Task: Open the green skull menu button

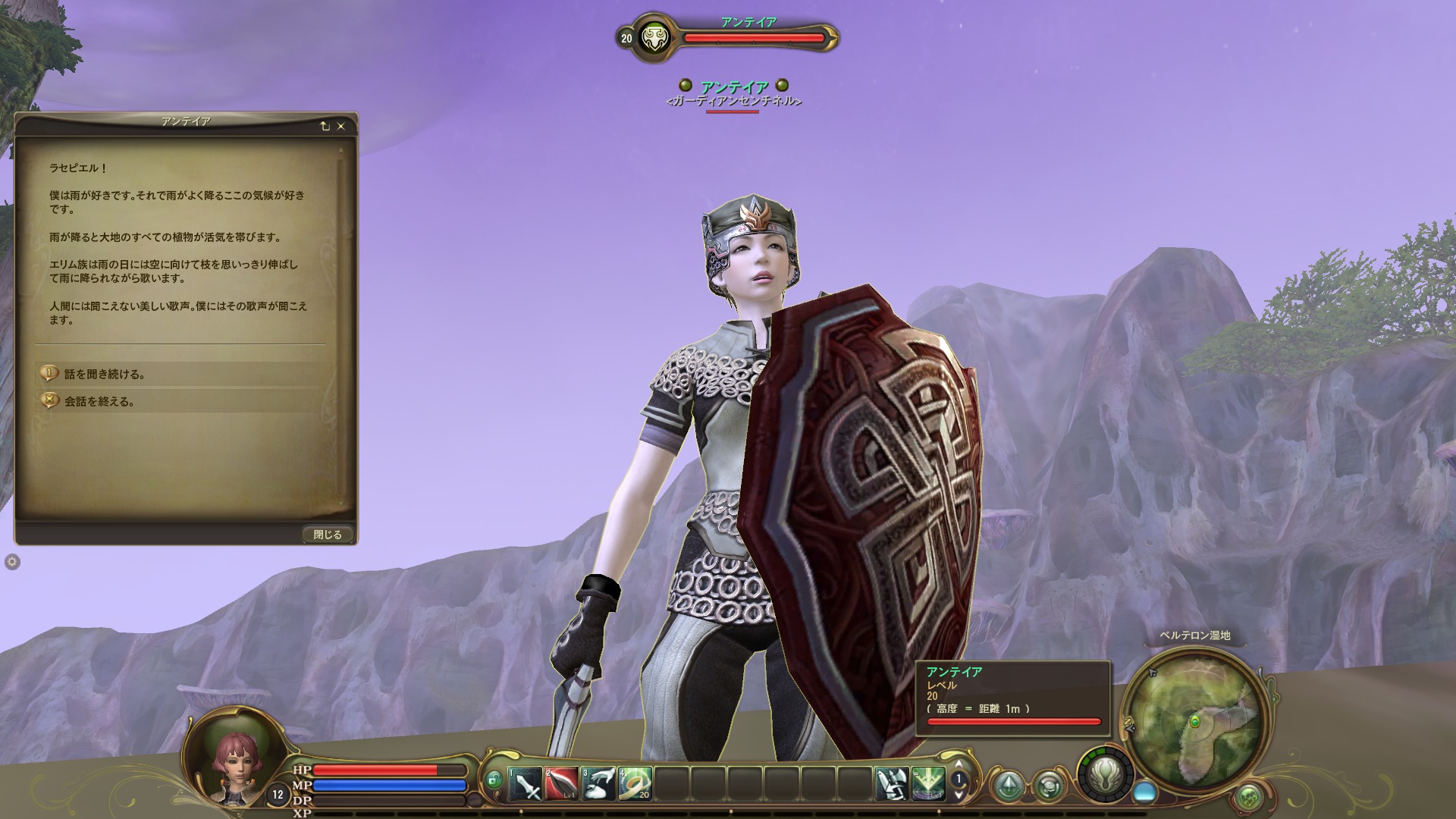Action: click(1249, 798)
